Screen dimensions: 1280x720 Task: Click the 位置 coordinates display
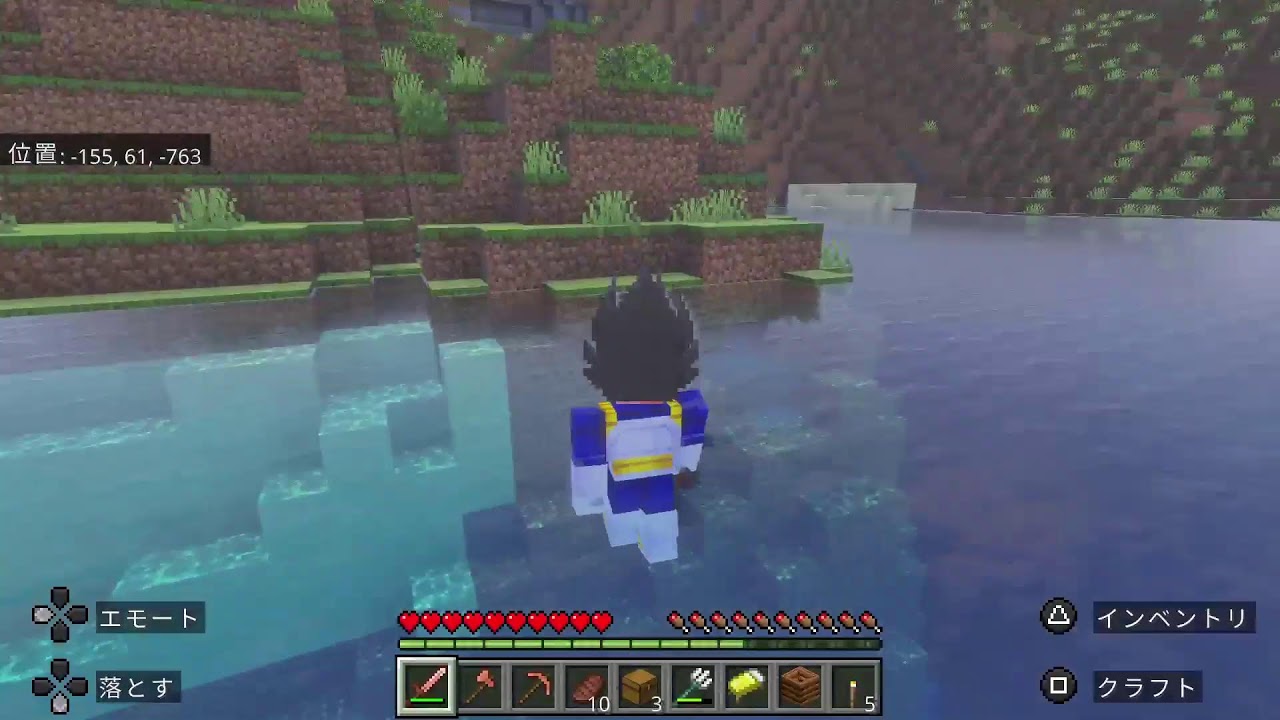(103, 156)
